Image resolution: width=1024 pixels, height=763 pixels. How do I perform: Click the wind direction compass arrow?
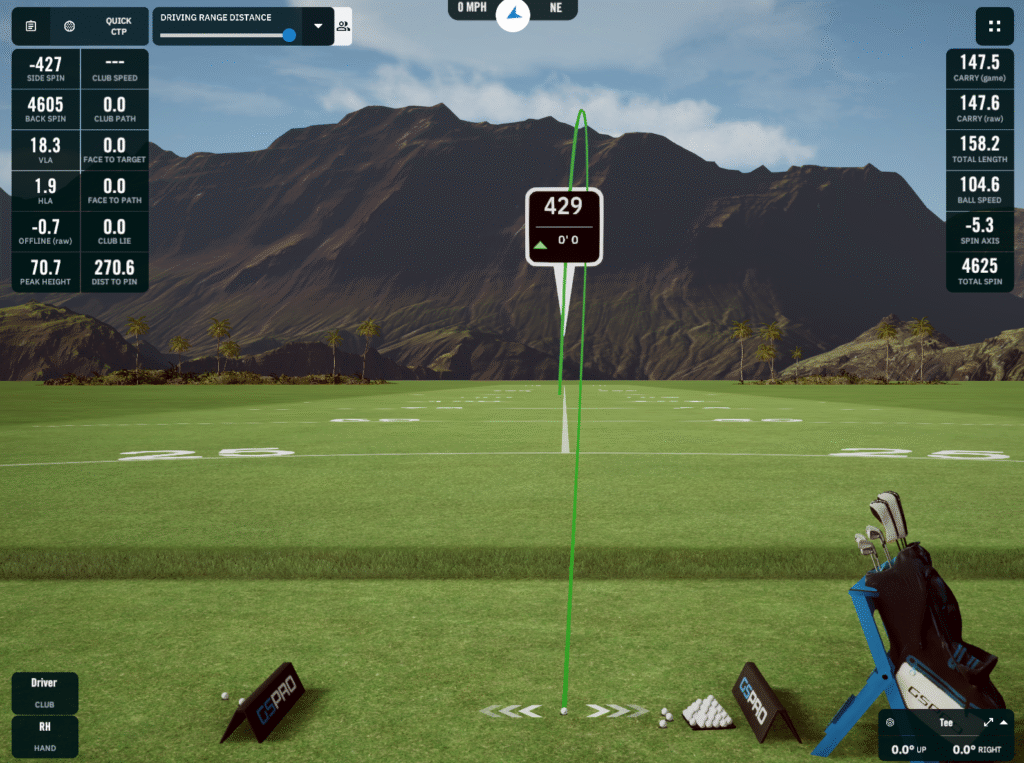(513, 13)
